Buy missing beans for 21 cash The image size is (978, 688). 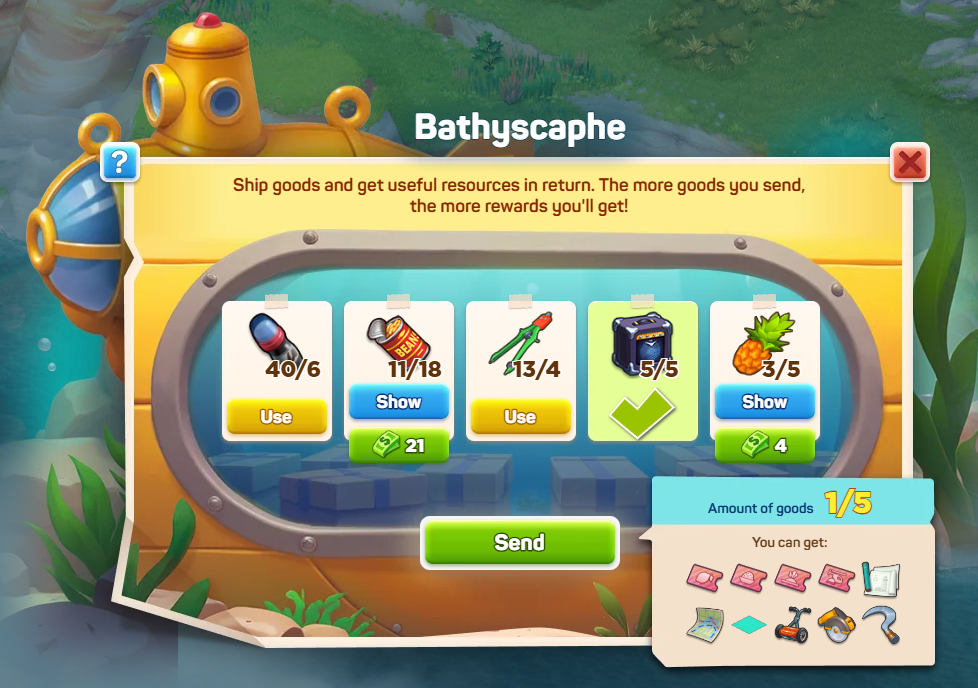click(x=398, y=446)
